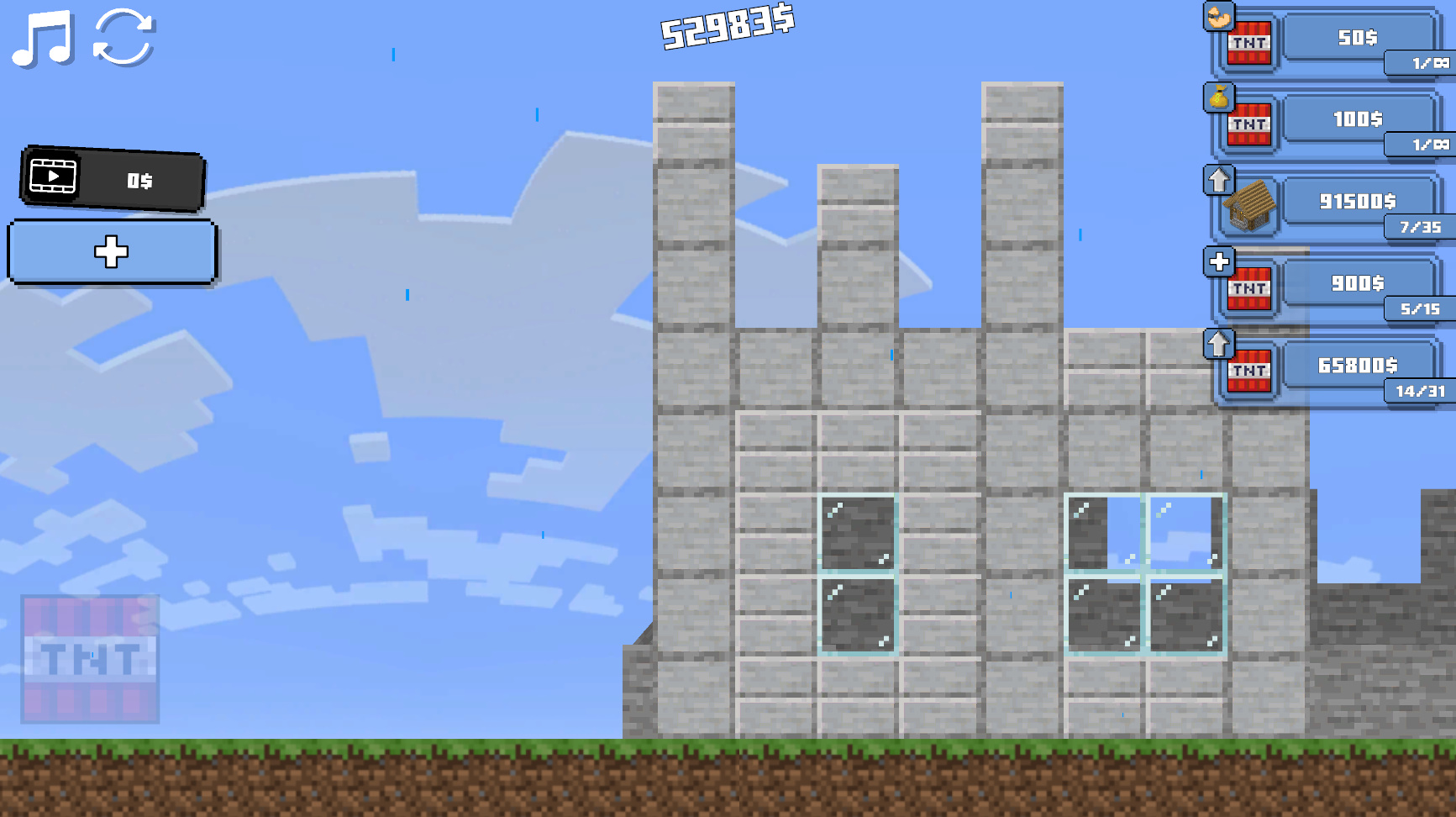The width and height of the screenshot is (1456, 817).
Task: Open the 14/31 TNT counter panel
Action: (1419, 392)
